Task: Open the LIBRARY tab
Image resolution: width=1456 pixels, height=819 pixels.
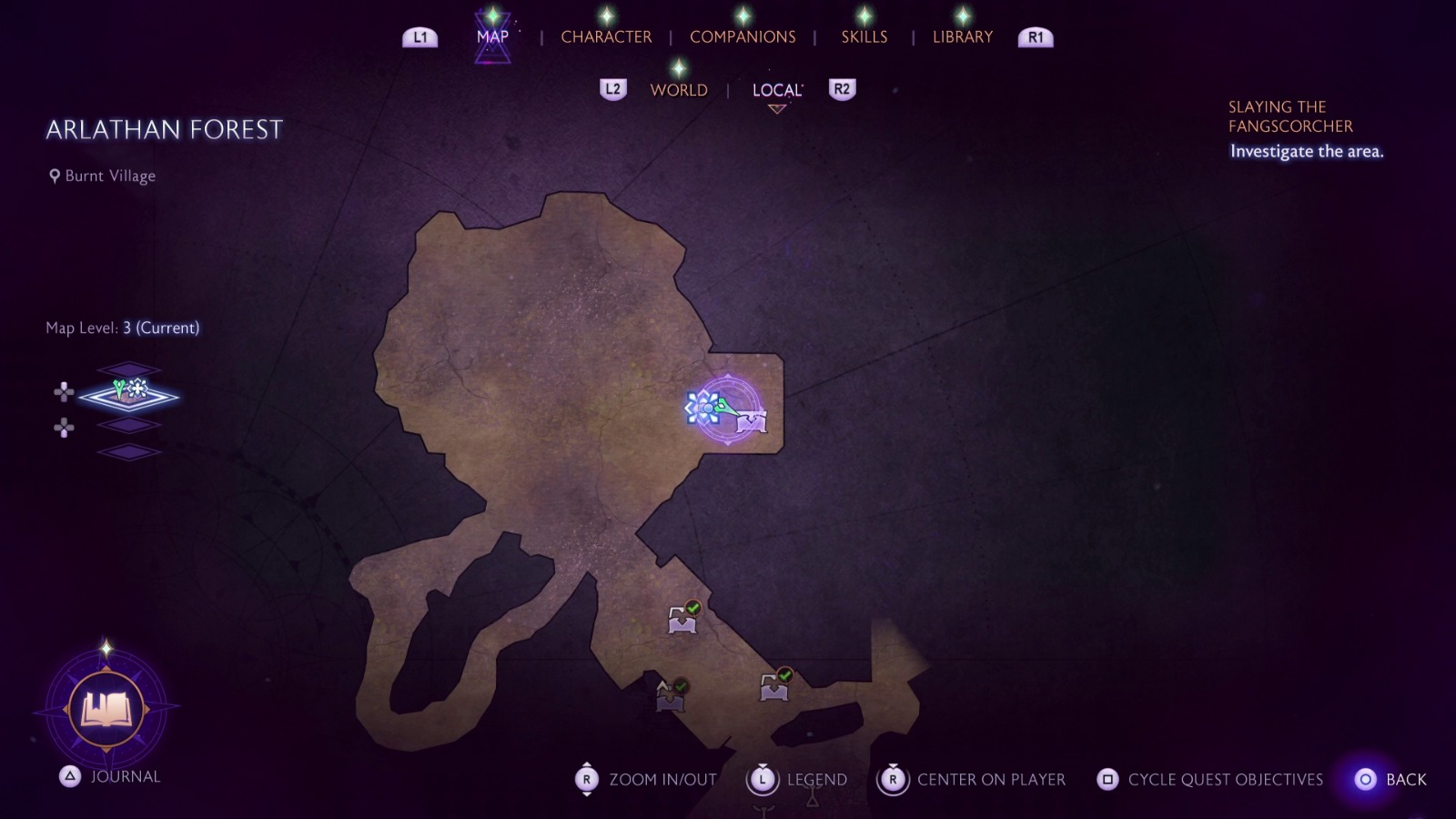Action: point(961,36)
